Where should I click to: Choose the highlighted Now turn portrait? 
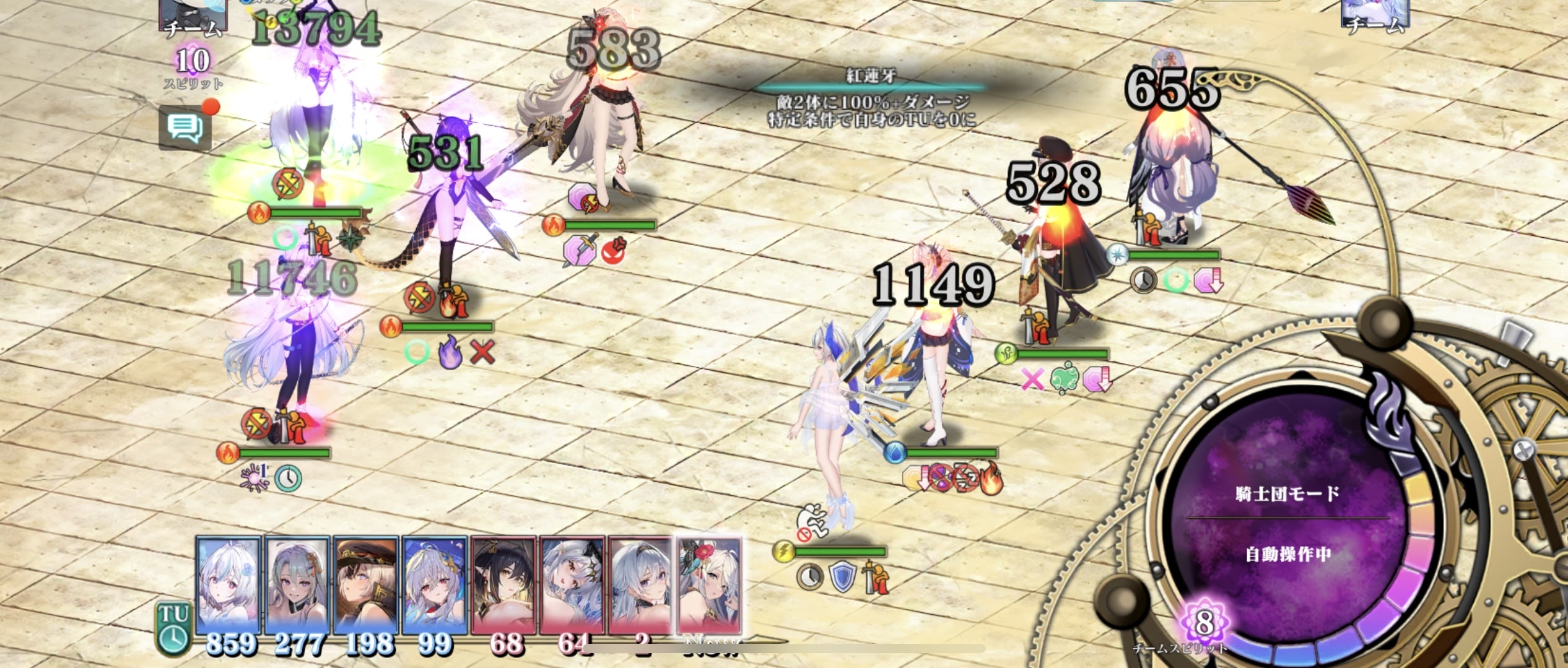710,585
